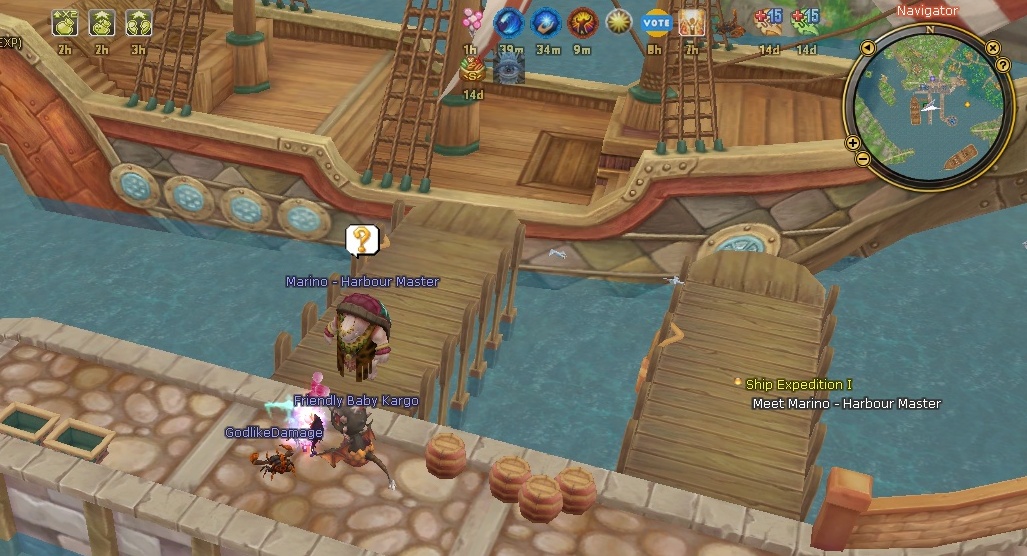The image size is (1027, 556).
Task: Click the x2 drop buff icon
Action: (65, 22)
